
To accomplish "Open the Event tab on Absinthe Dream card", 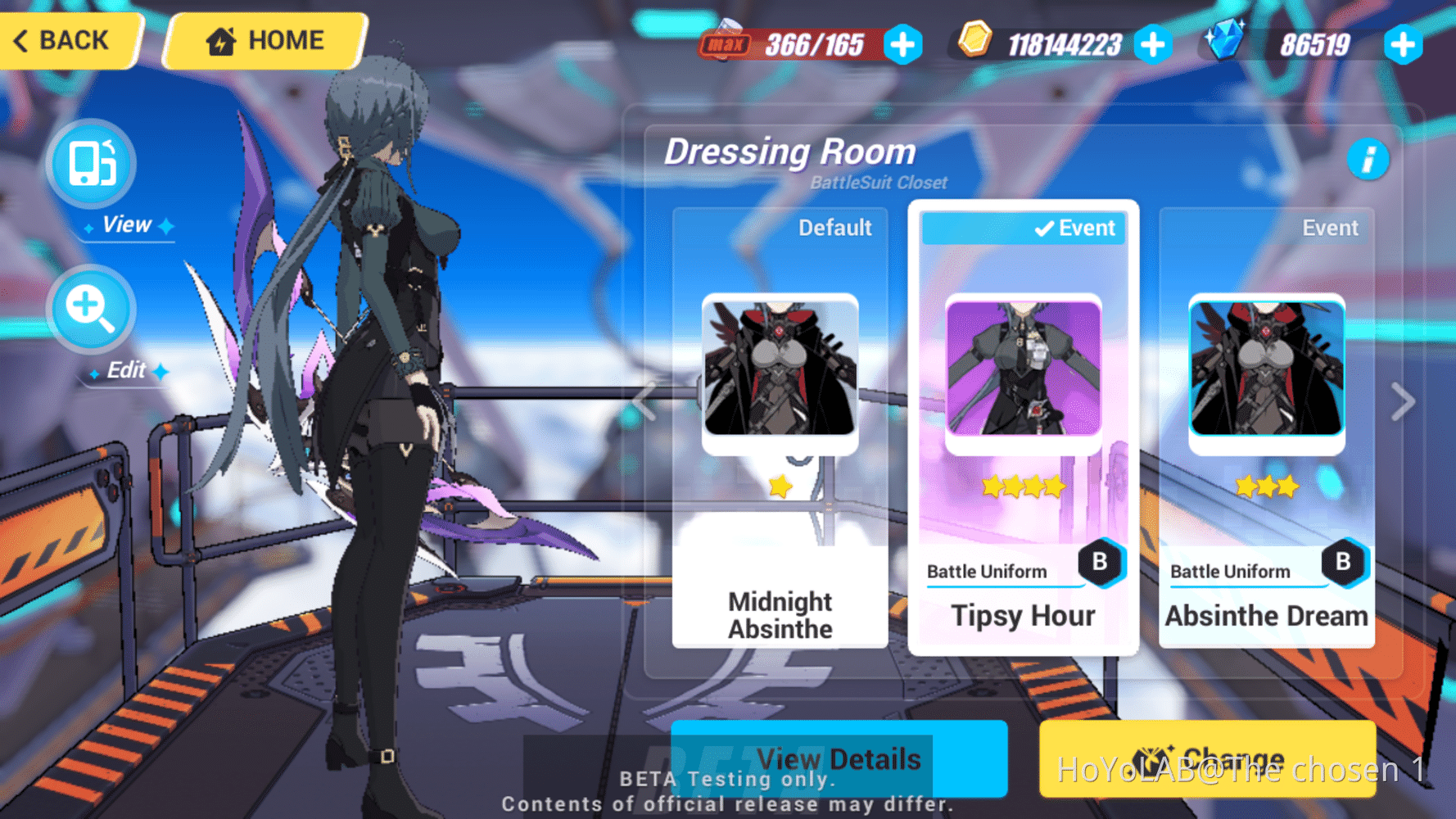I will pos(1330,228).
